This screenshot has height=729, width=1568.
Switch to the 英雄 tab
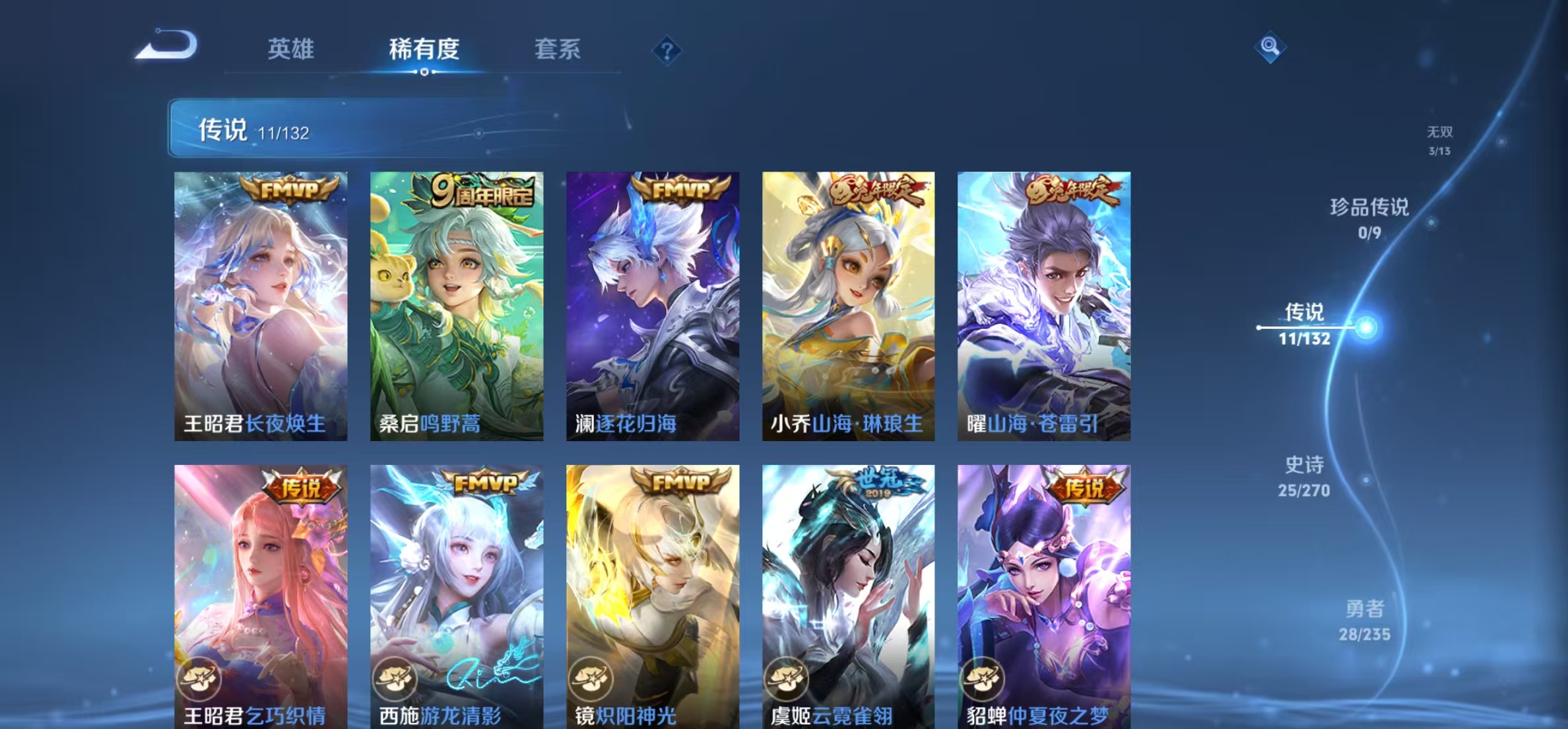[x=292, y=48]
